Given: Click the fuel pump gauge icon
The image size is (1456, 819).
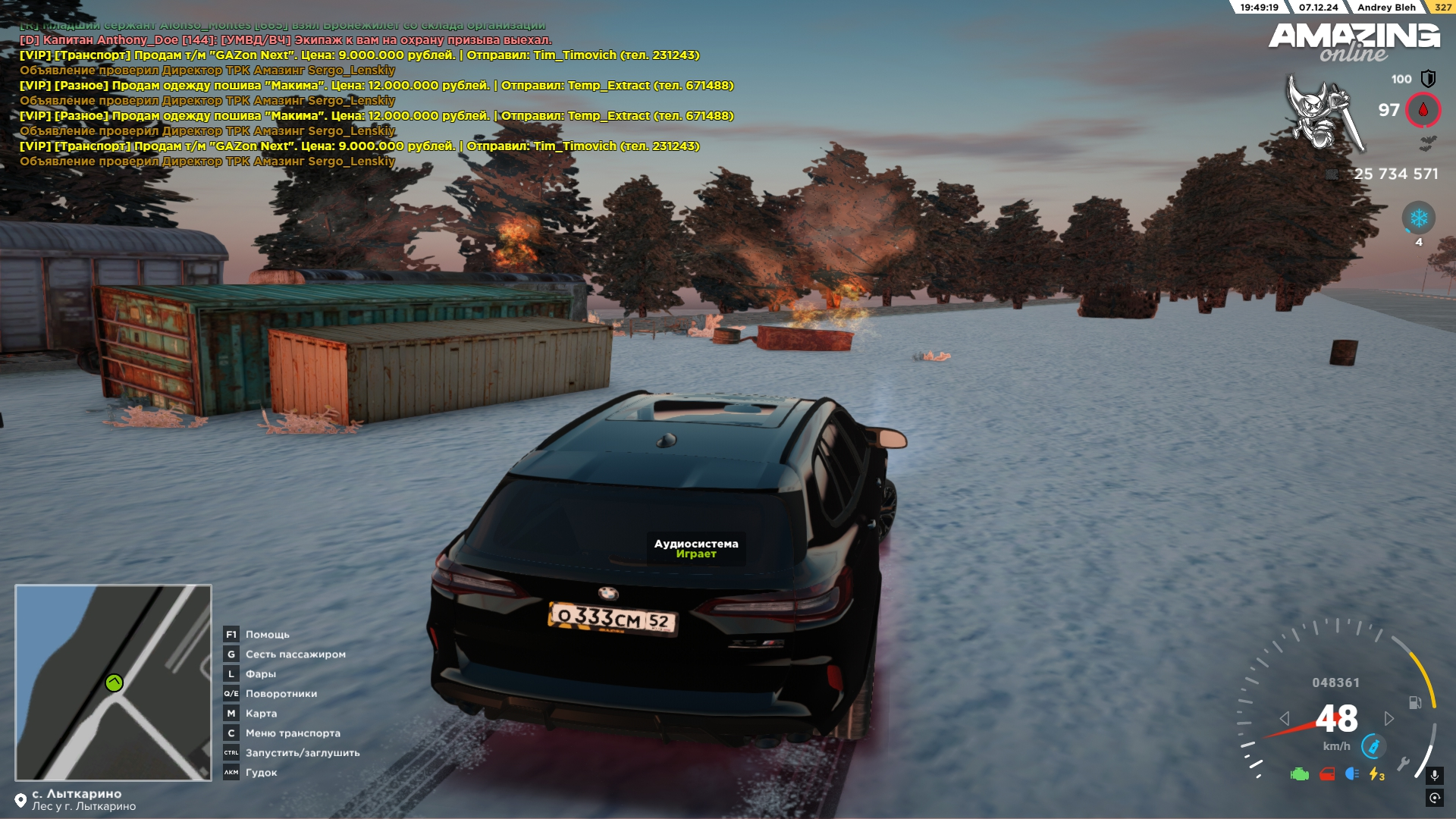Looking at the screenshot, I should pos(1415,702).
